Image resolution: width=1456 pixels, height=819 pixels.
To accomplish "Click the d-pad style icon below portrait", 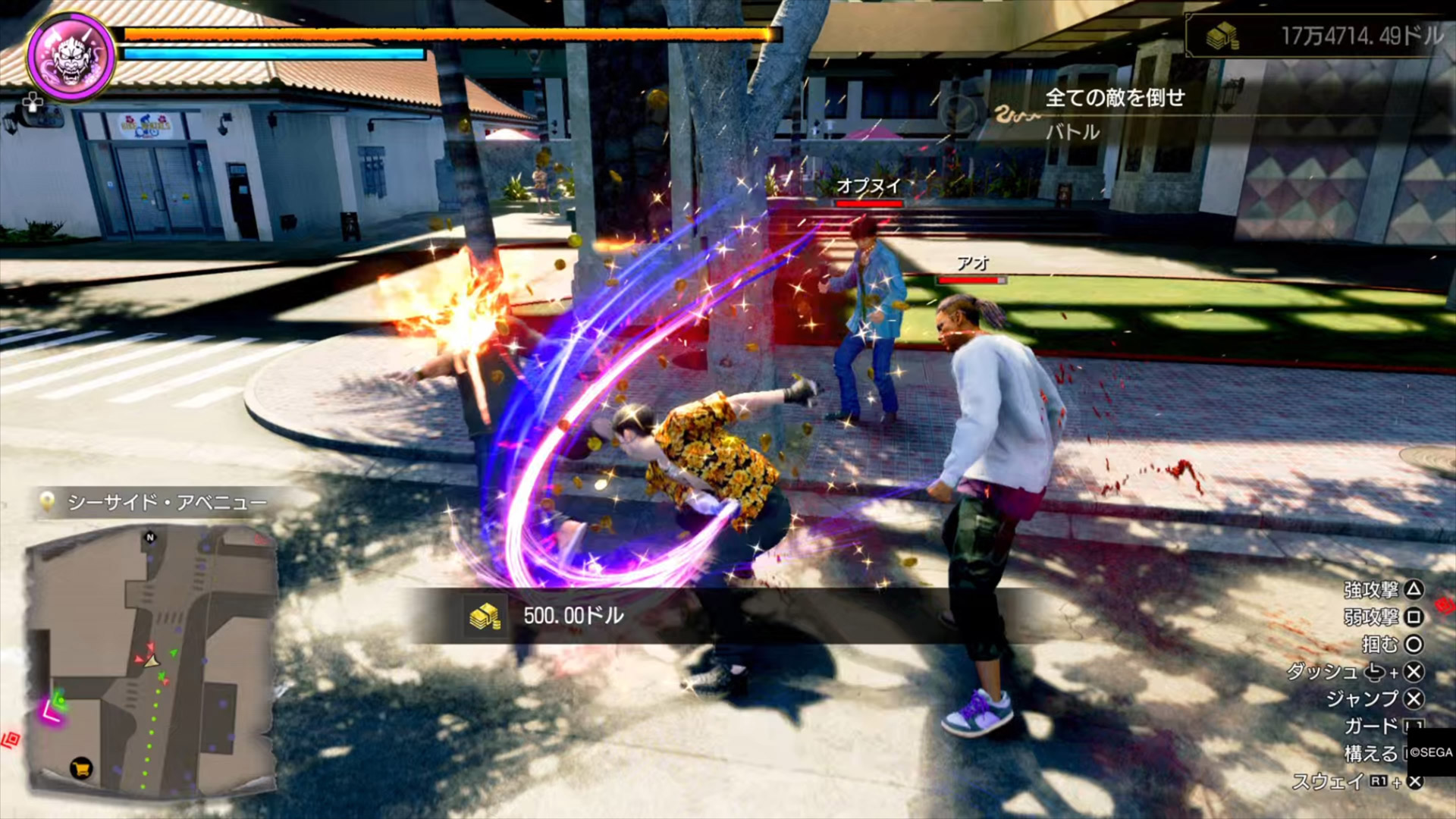I will pos(33,102).
